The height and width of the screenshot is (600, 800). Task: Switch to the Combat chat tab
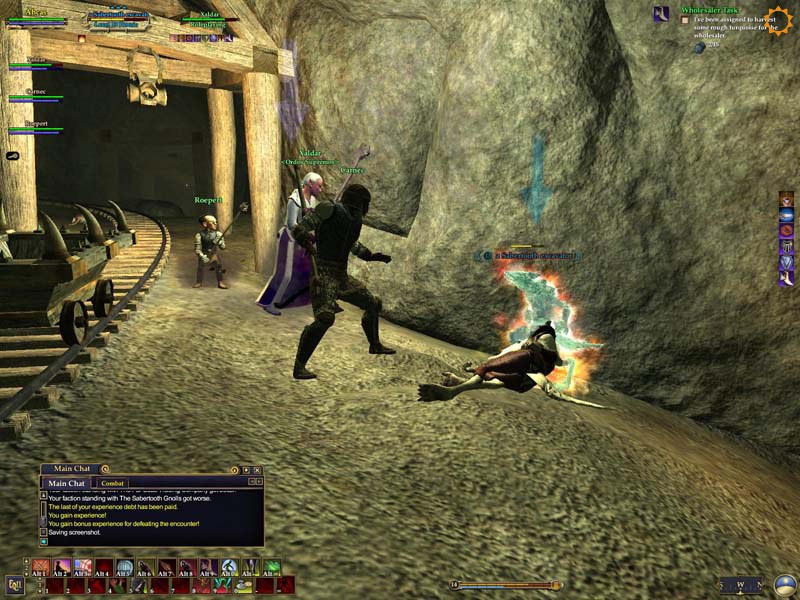click(113, 483)
